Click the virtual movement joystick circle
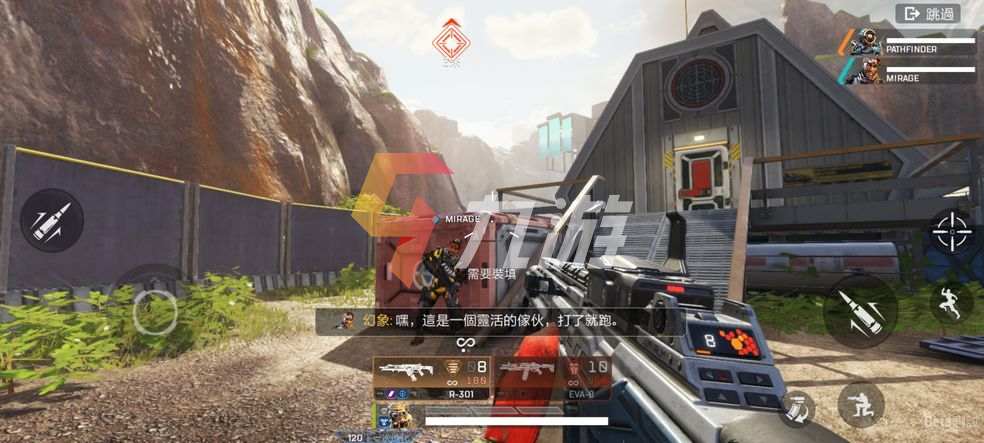Viewport: 984px width, 443px height. click(155, 310)
